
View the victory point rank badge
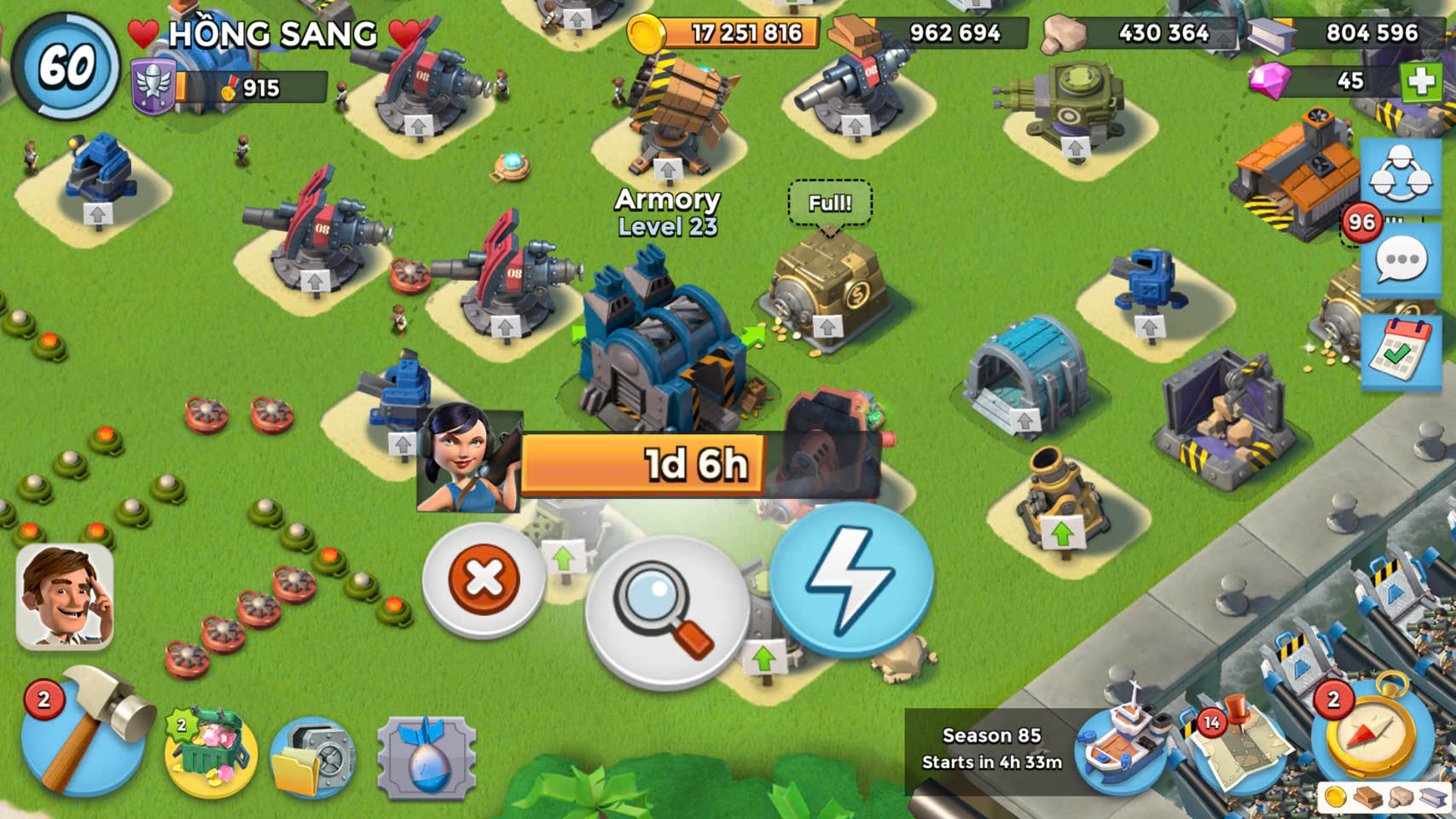154,87
